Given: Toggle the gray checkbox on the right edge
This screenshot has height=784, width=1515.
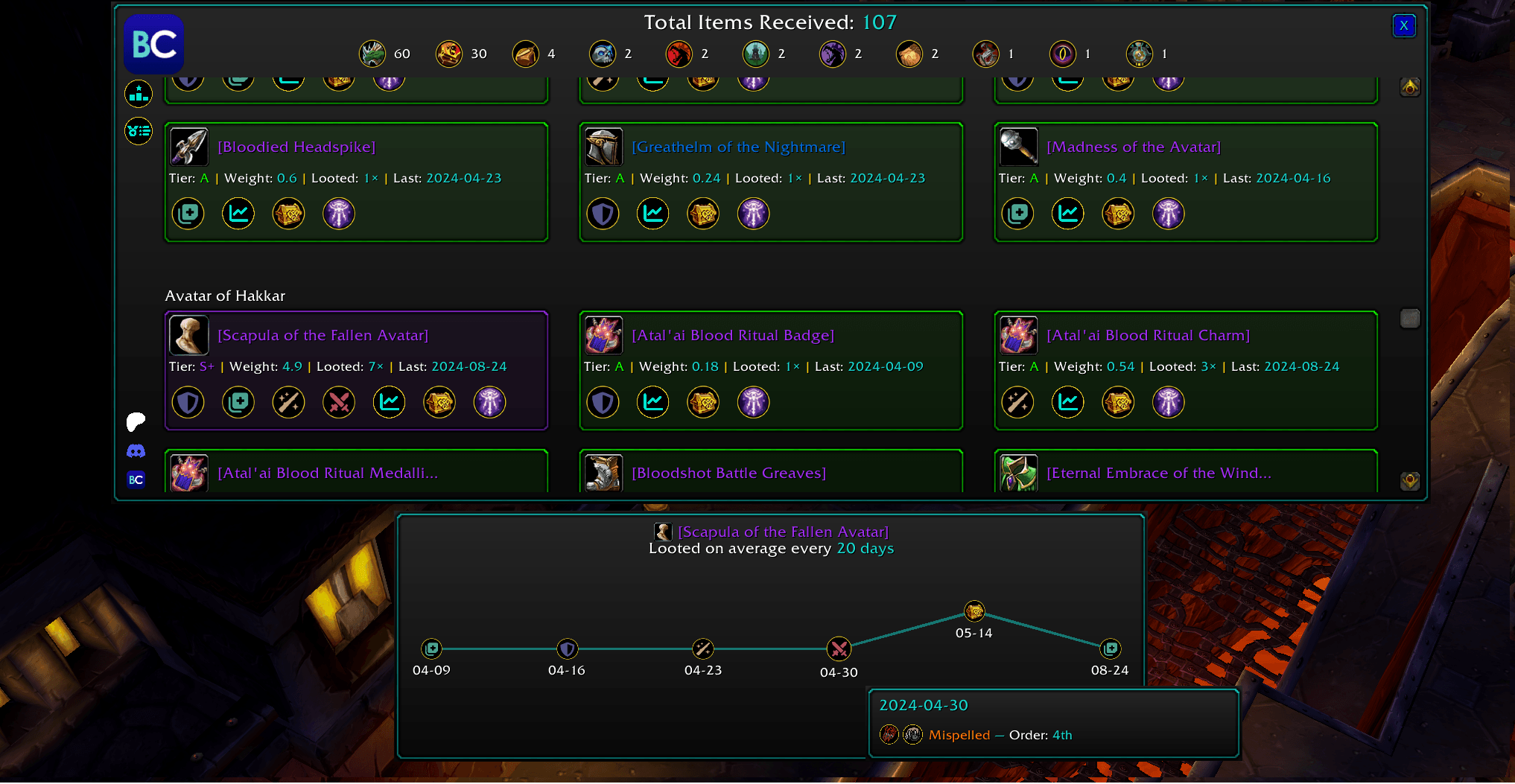Looking at the screenshot, I should (1409, 318).
